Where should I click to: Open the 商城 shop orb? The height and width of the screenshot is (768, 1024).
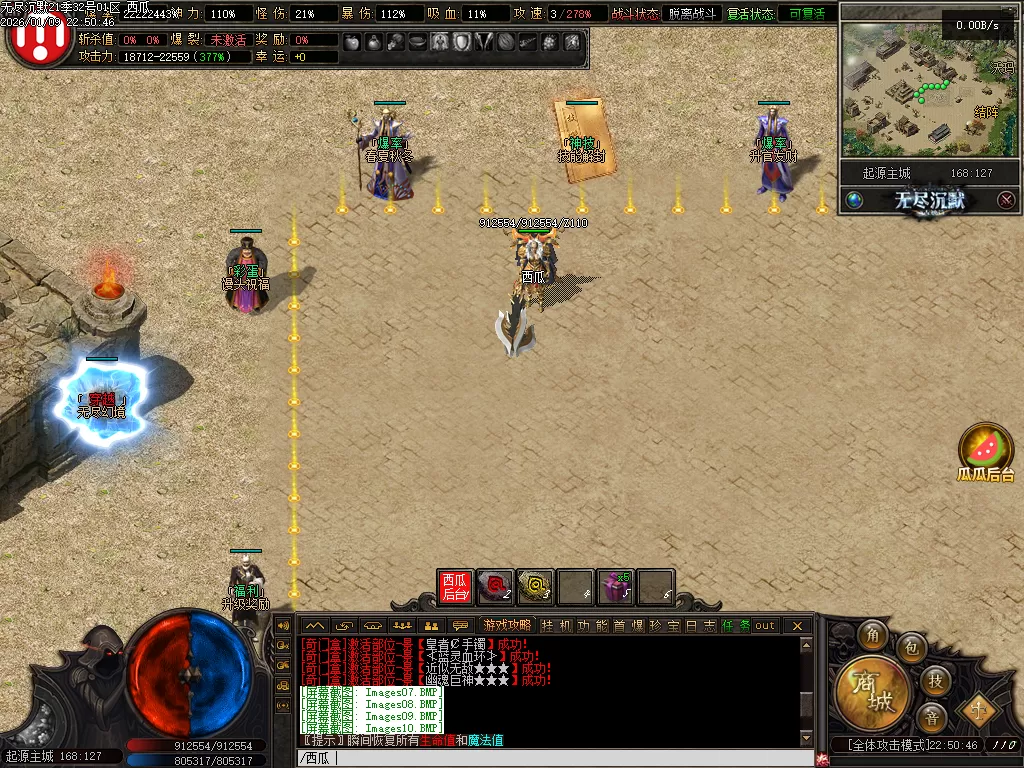pos(871,689)
